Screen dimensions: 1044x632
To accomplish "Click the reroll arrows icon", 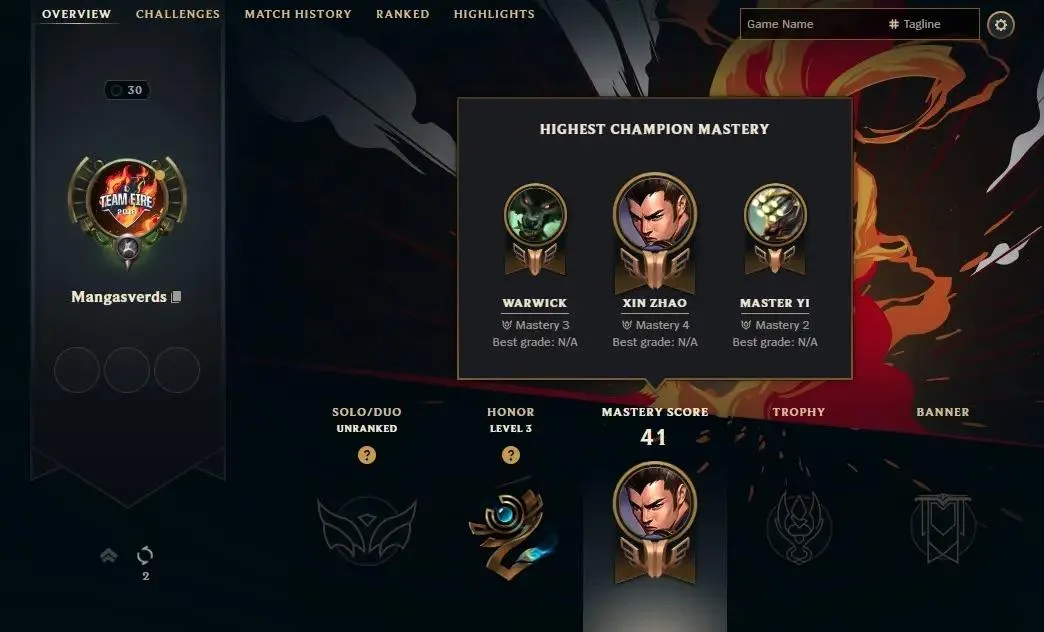I will click(145, 555).
